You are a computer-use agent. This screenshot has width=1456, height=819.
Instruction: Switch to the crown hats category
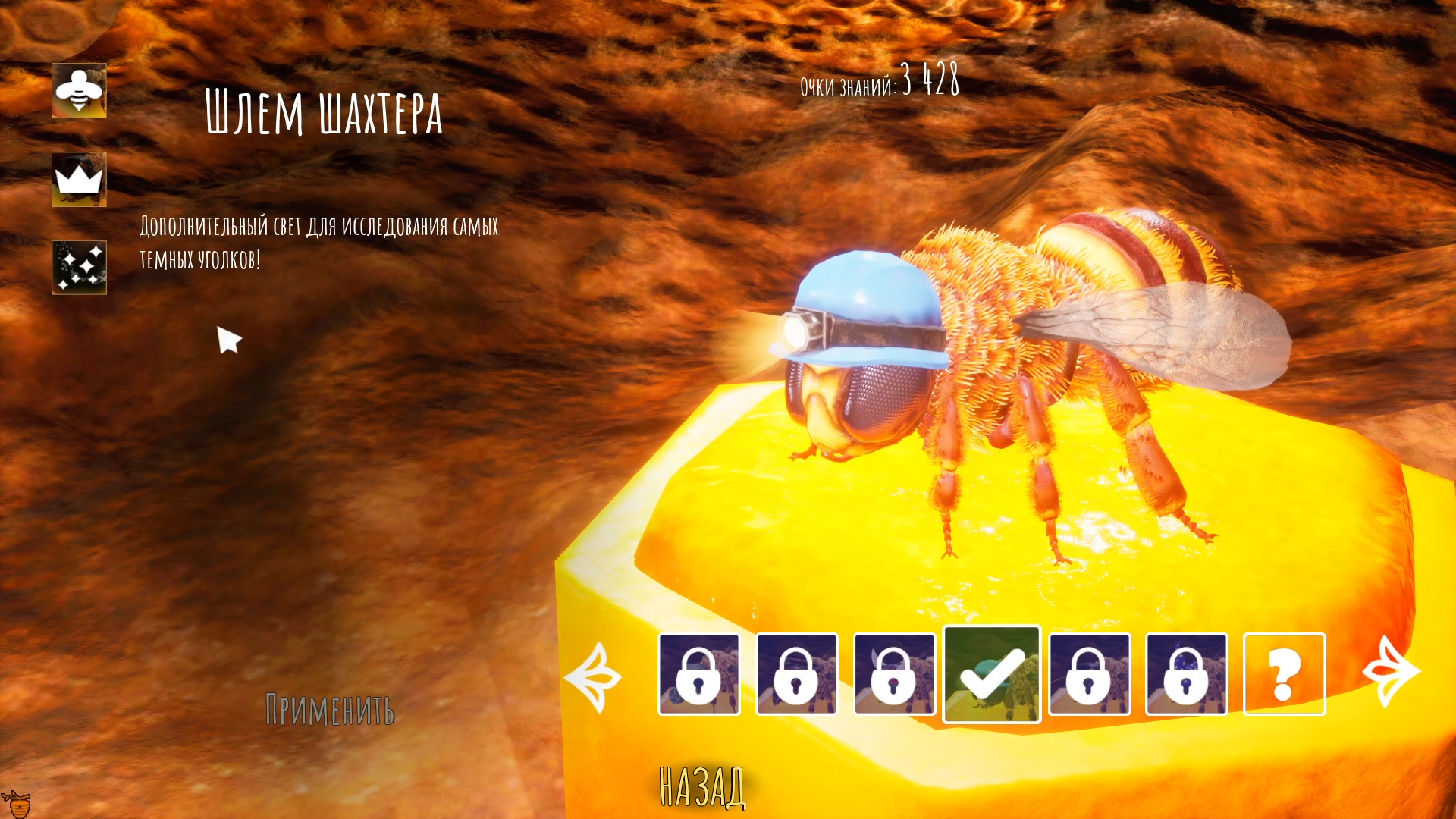[79, 180]
